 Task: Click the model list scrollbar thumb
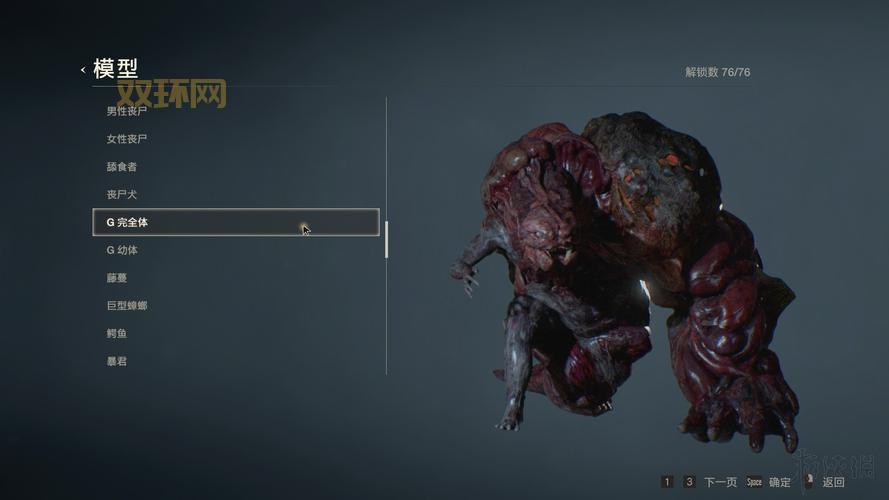click(x=386, y=240)
